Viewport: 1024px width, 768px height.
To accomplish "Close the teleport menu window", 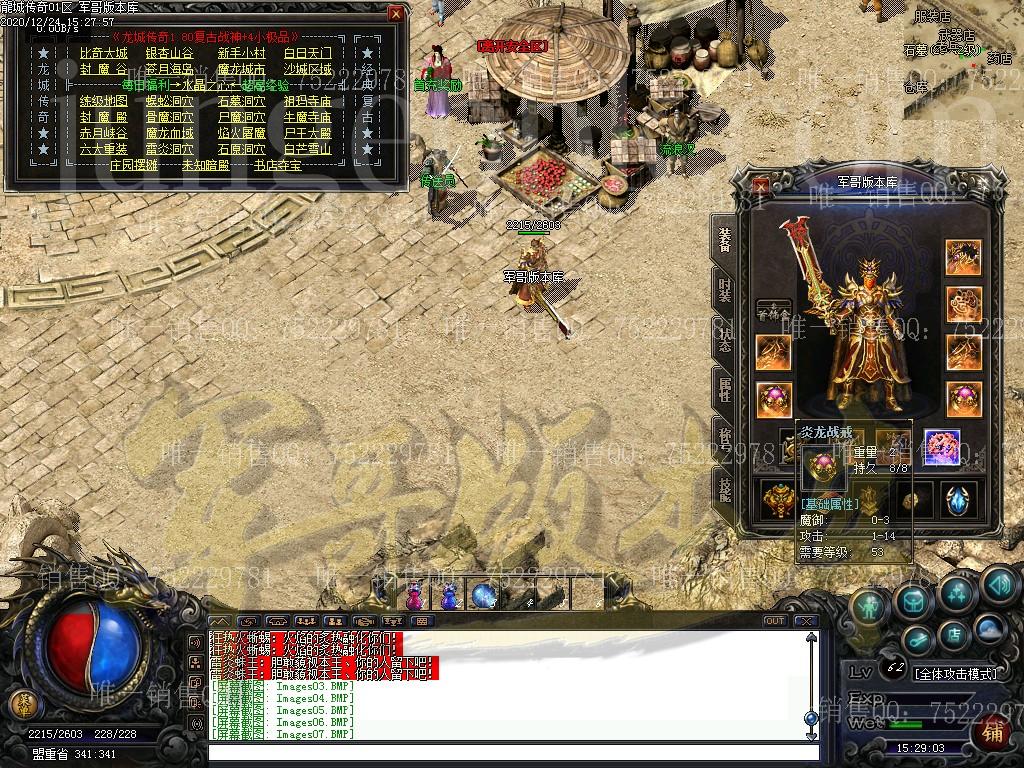I will [396, 14].
